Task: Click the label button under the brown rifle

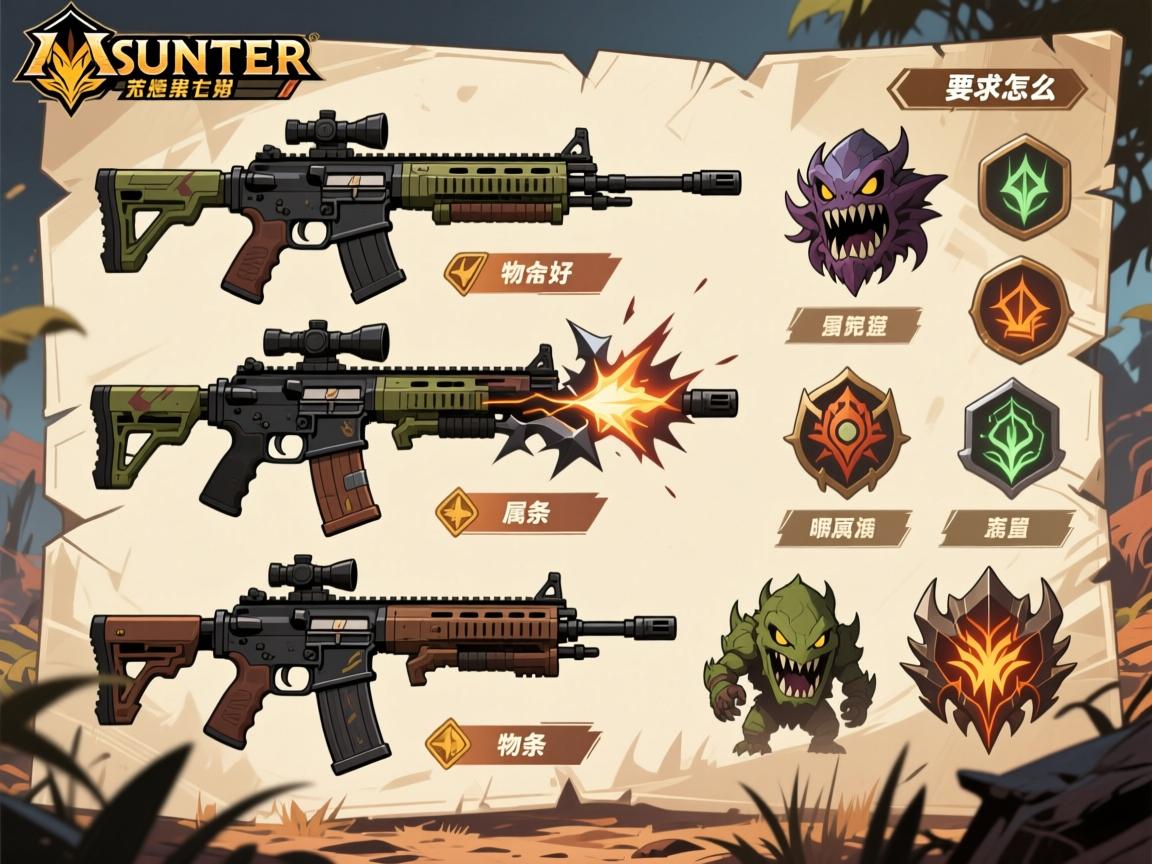Action: 513,745
